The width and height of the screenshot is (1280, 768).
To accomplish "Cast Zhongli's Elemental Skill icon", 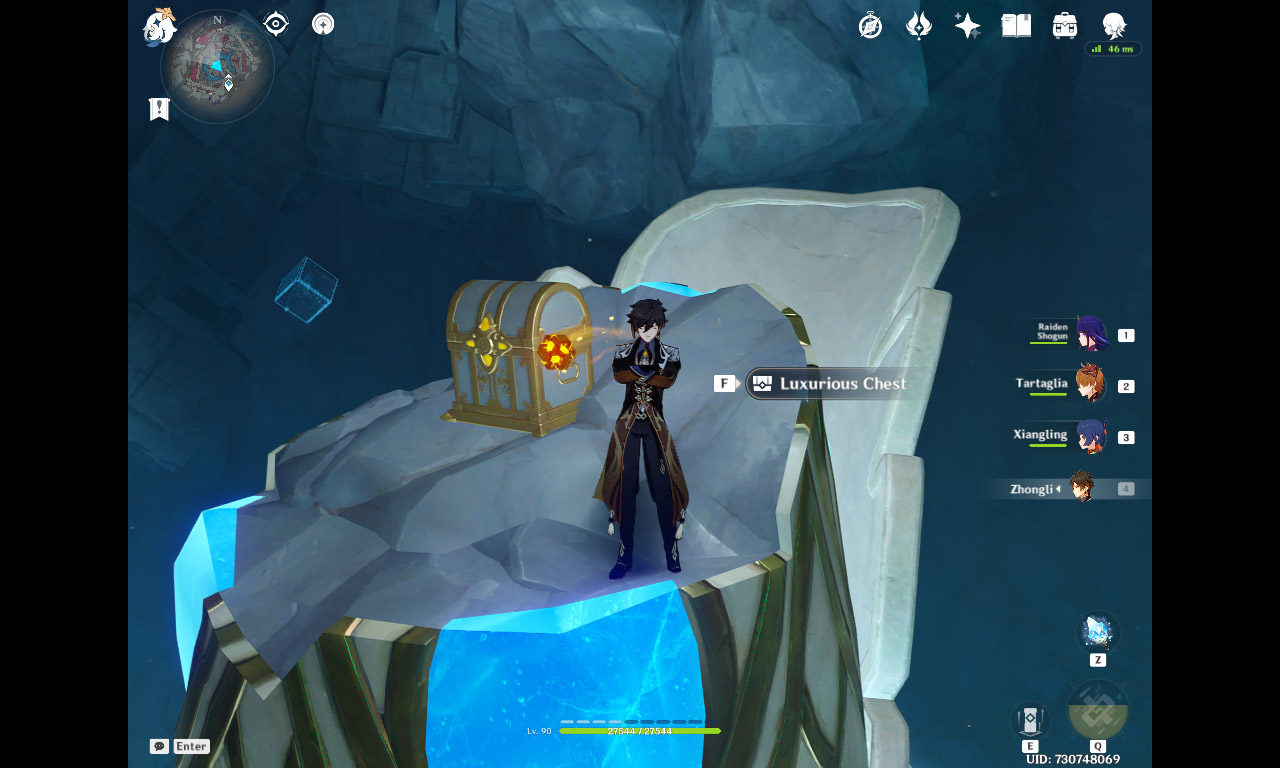I will coord(1029,719).
